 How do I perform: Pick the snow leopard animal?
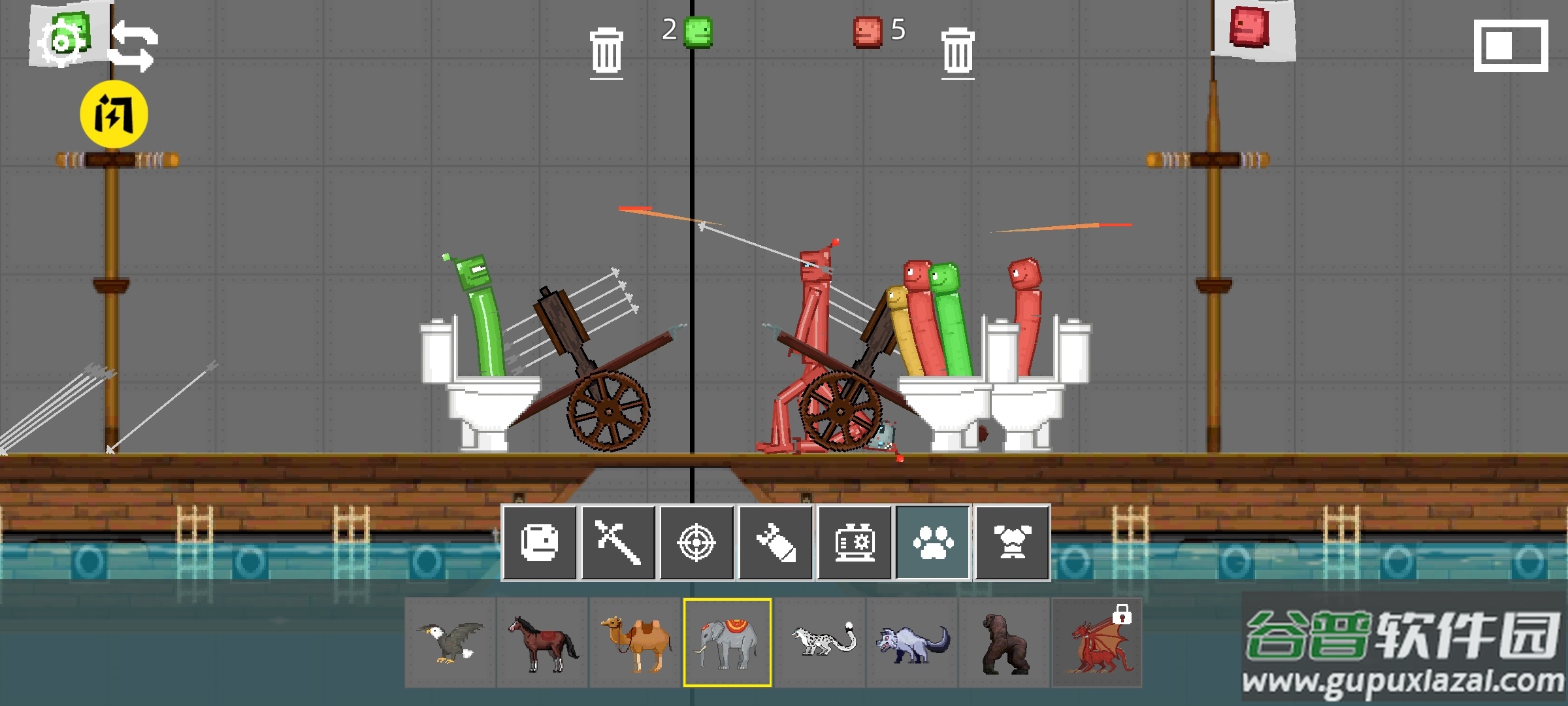pyautogui.click(x=820, y=643)
